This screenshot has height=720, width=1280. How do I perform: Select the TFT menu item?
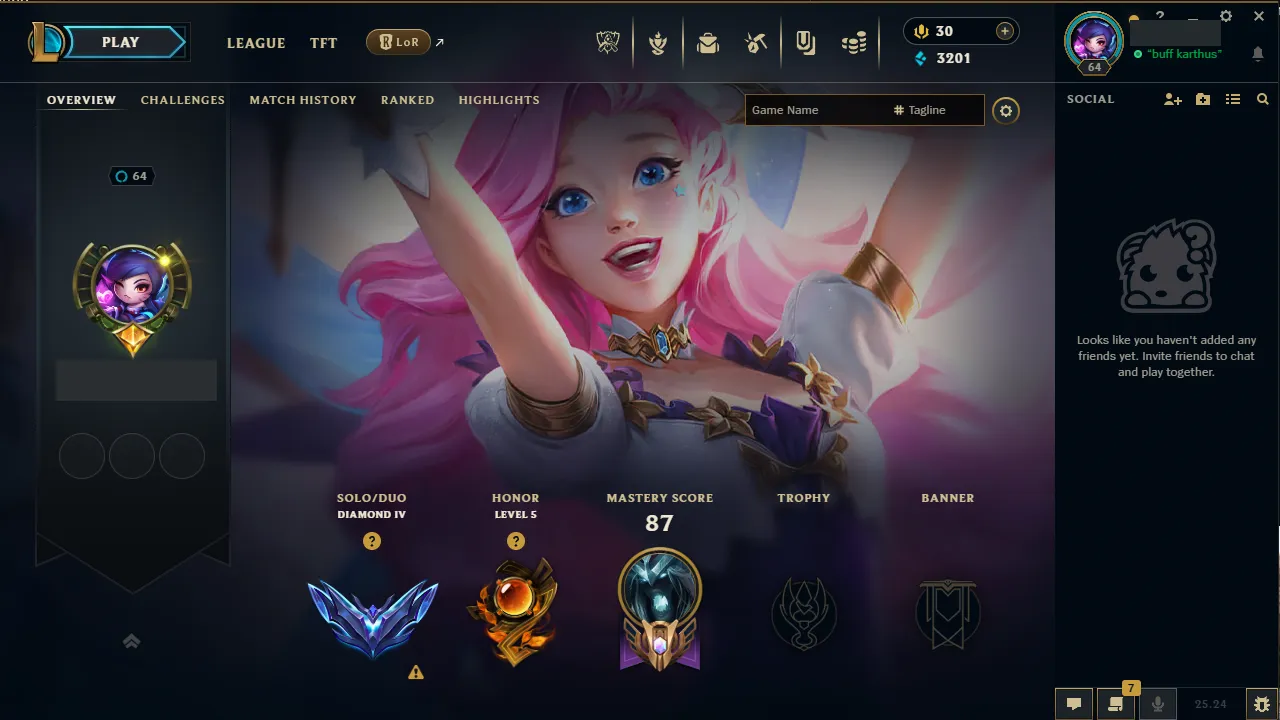[323, 43]
